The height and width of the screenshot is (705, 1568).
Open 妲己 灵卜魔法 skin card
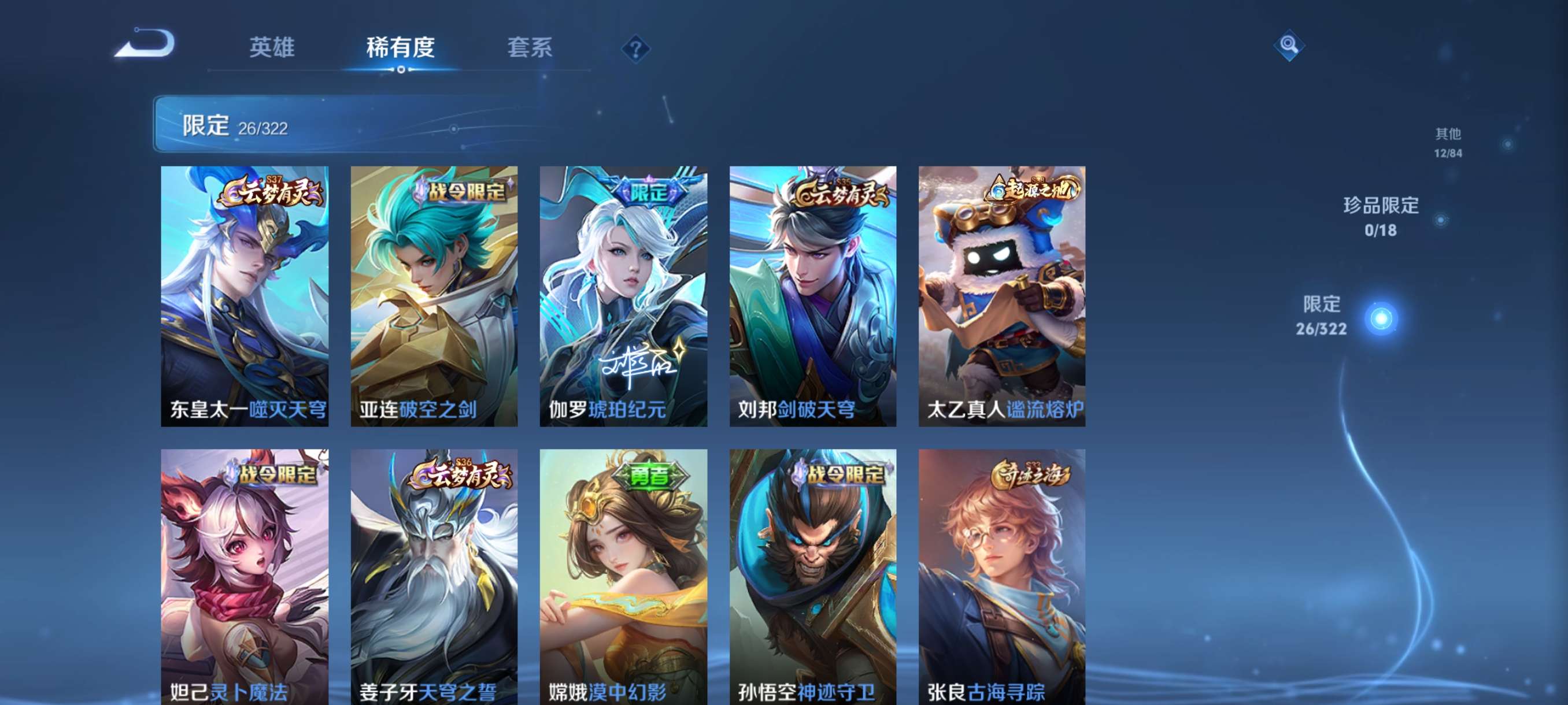(x=245, y=577)
